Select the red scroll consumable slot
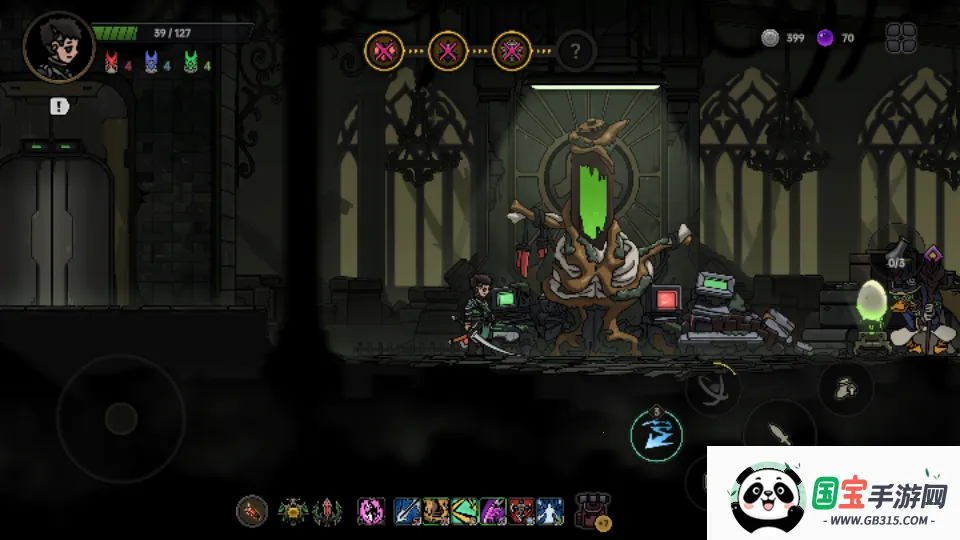 [252, 511]
